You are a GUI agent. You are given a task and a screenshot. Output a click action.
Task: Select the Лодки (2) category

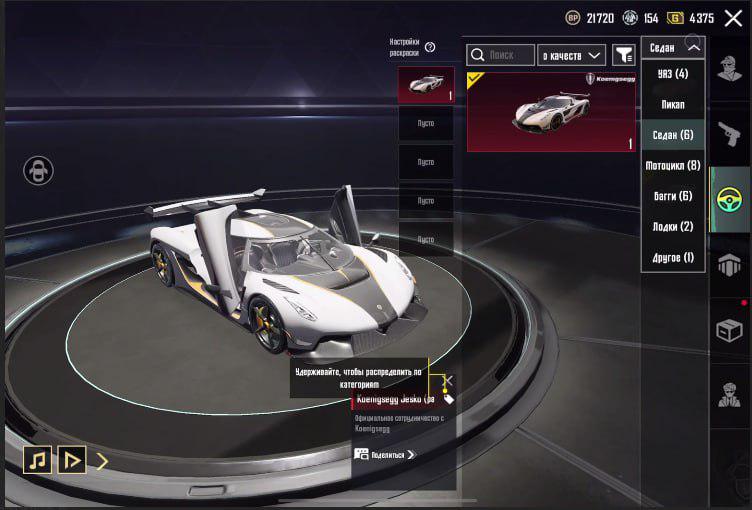pyautogui.click(x=673, y=227)
